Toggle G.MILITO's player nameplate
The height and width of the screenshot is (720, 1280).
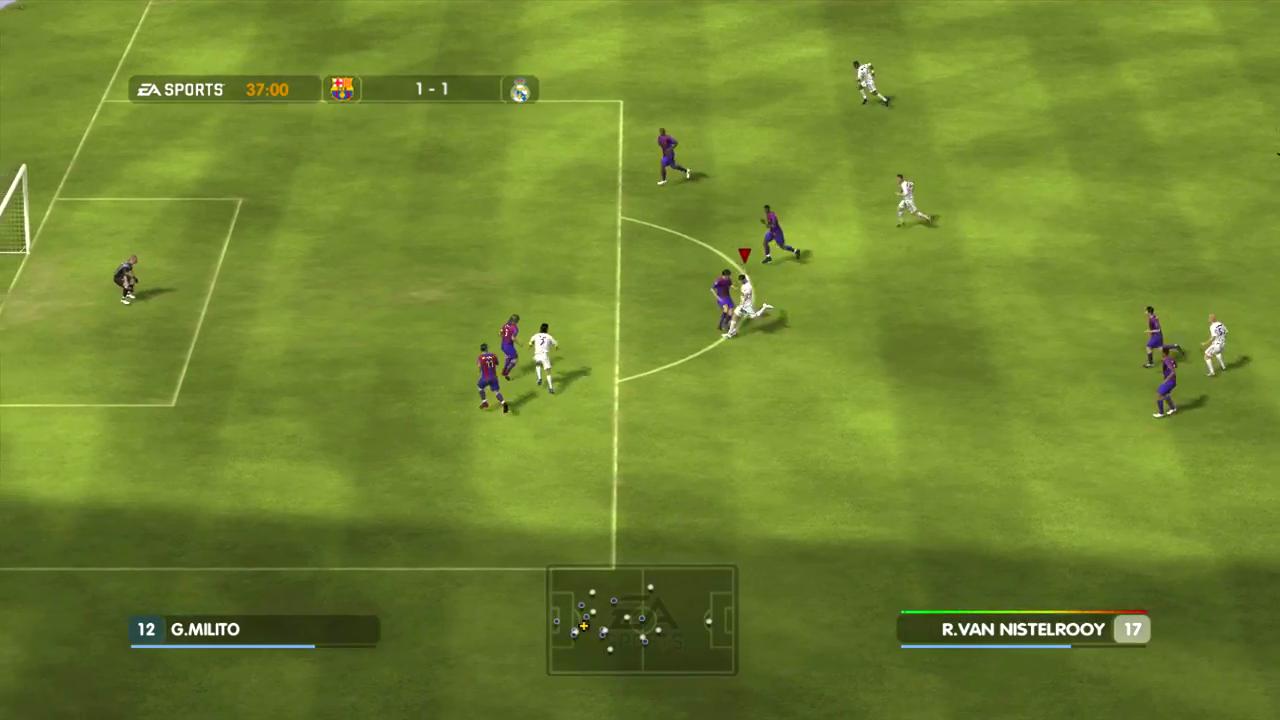pos(253,629)
